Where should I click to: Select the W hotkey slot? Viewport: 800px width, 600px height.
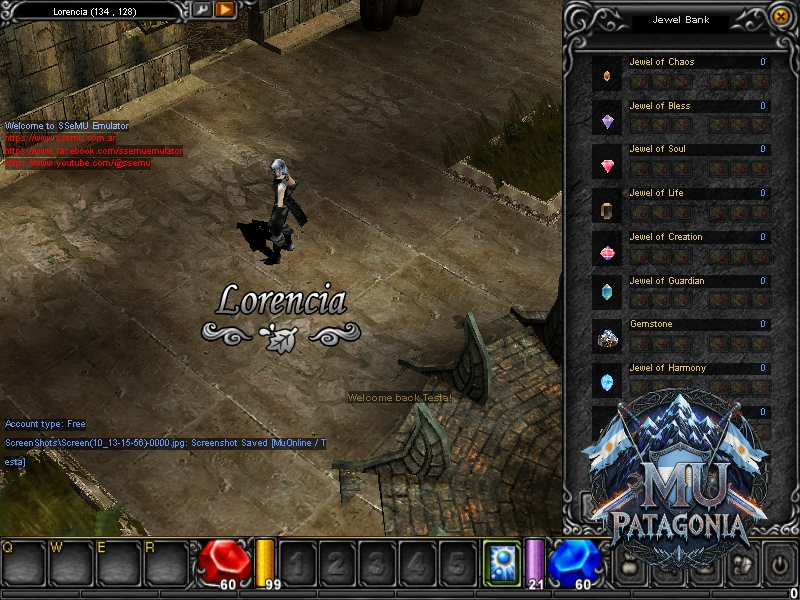tap(72, 564)
